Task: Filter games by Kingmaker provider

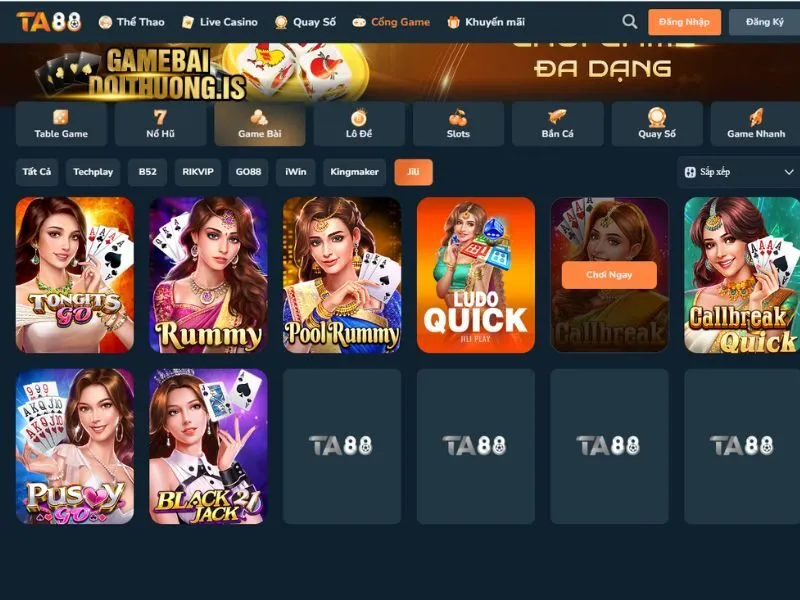Action: pos(355,172)
